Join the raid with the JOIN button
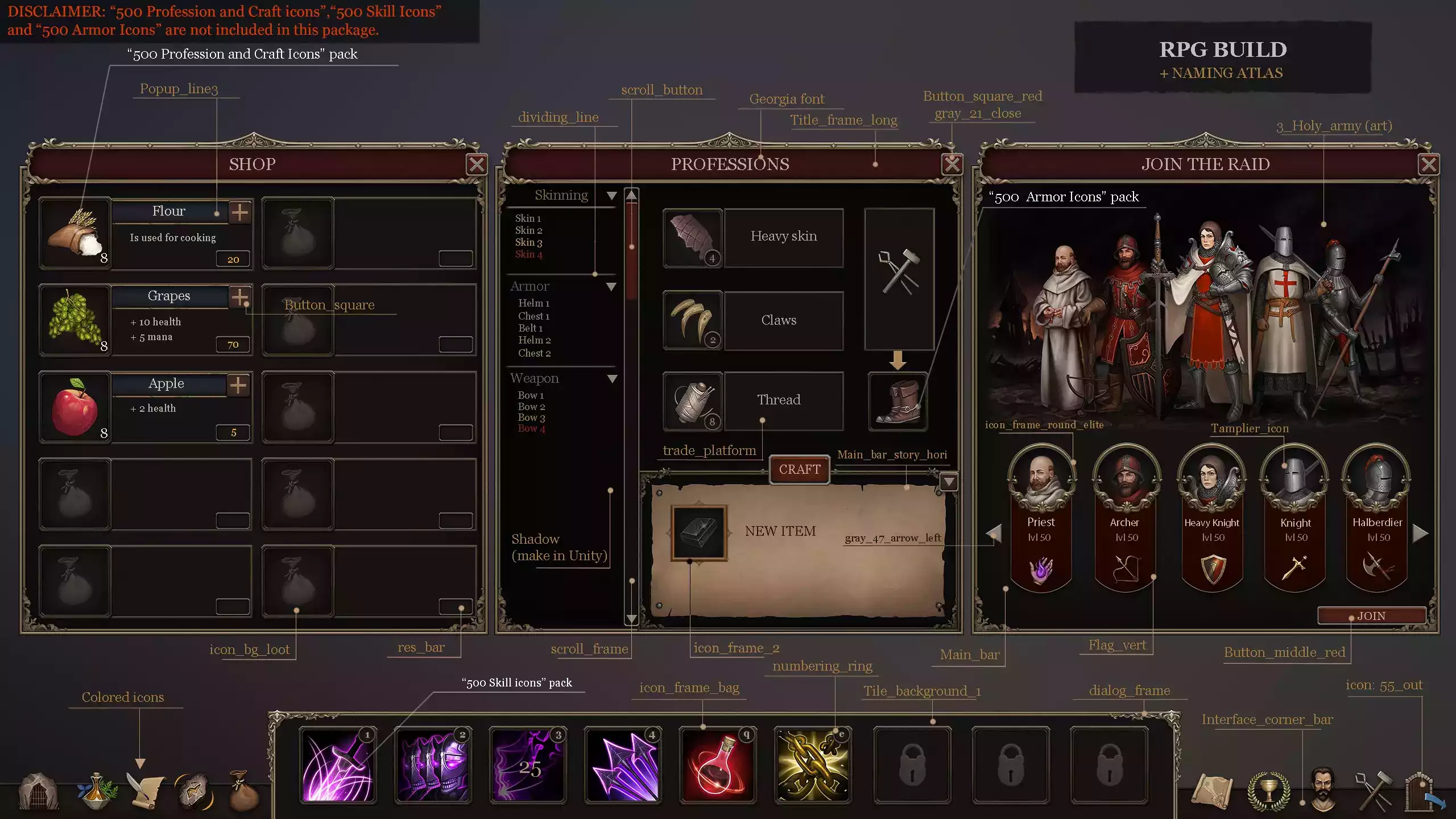The width and height of the screenshot is (1456, 819). [1371, 616]
